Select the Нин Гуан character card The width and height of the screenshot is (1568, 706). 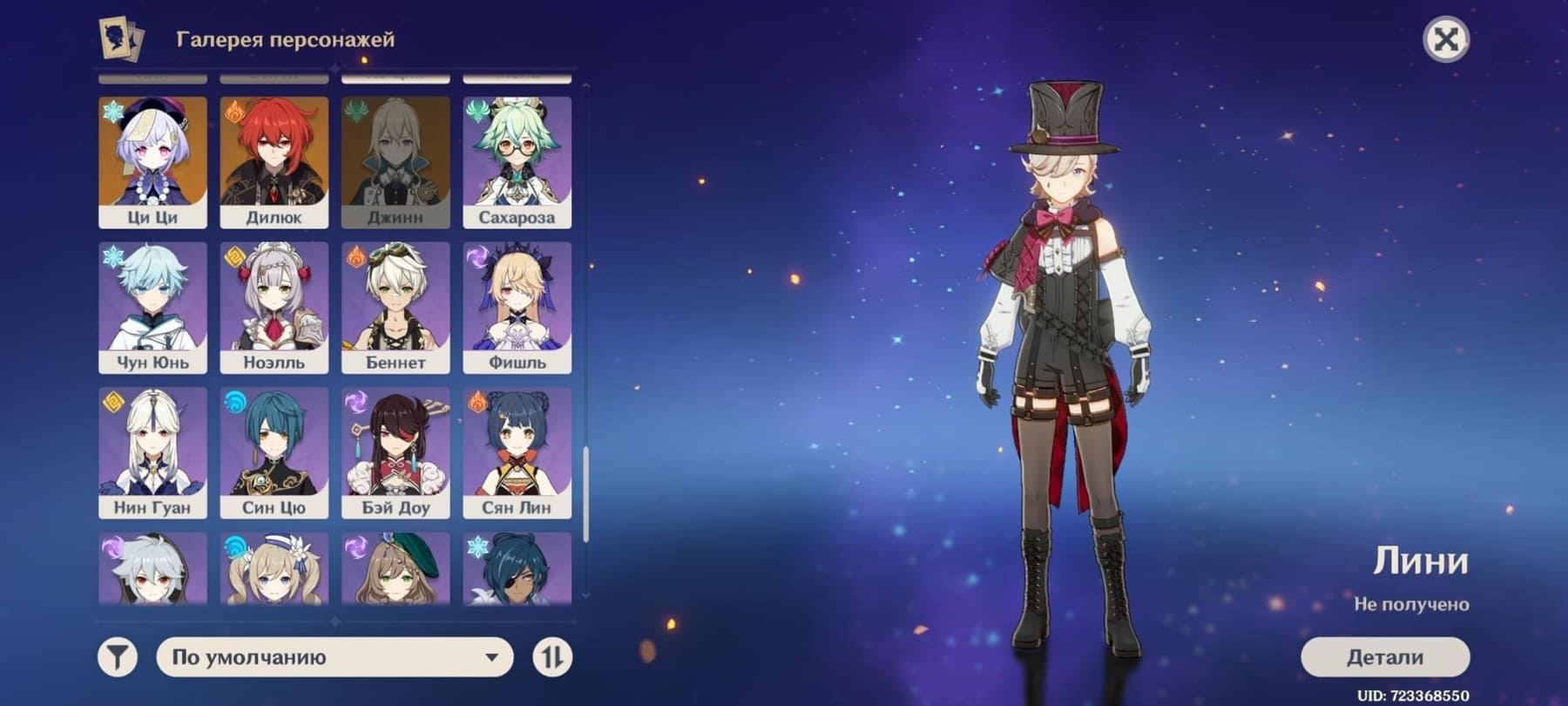pos(152,453)
